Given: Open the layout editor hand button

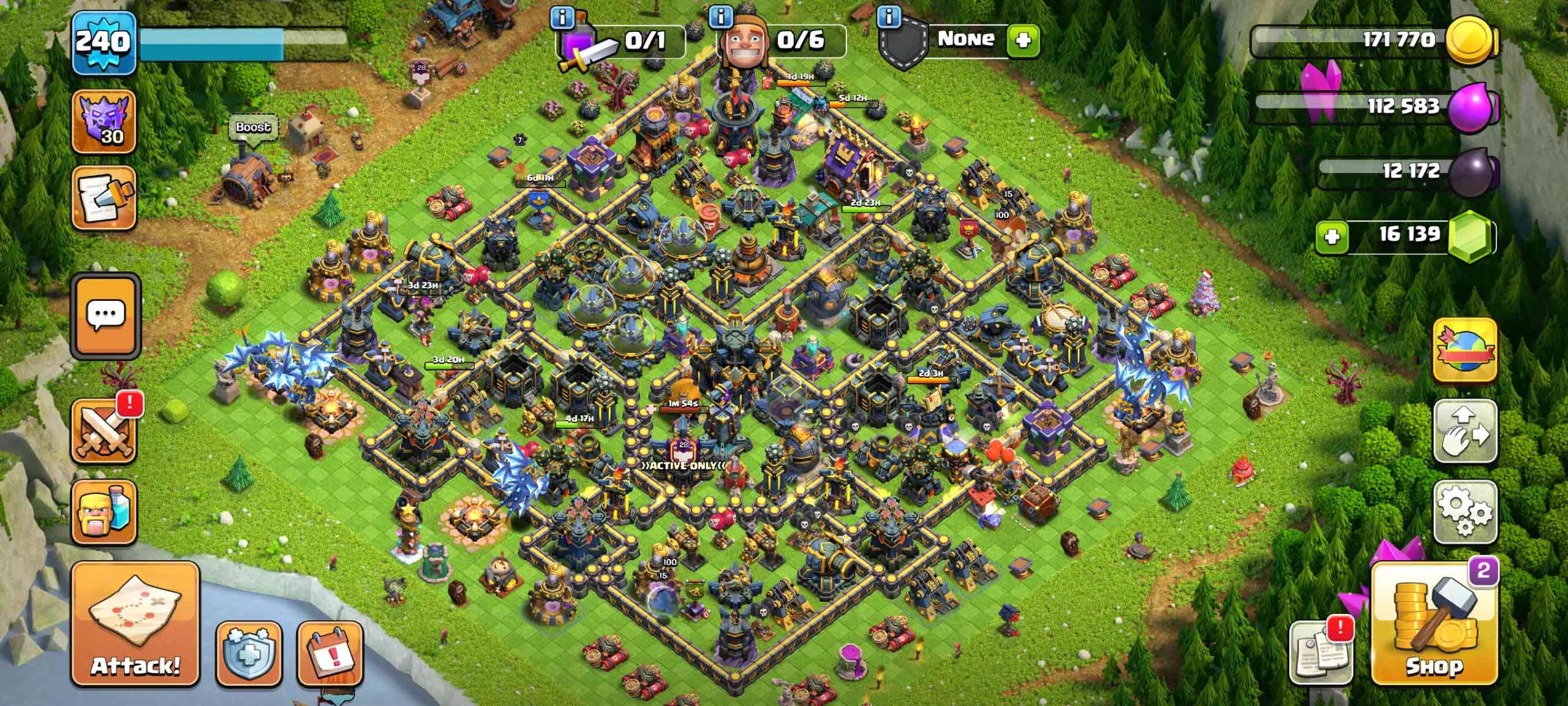Looking at the screenshot, I should (x=1464, y=431).
